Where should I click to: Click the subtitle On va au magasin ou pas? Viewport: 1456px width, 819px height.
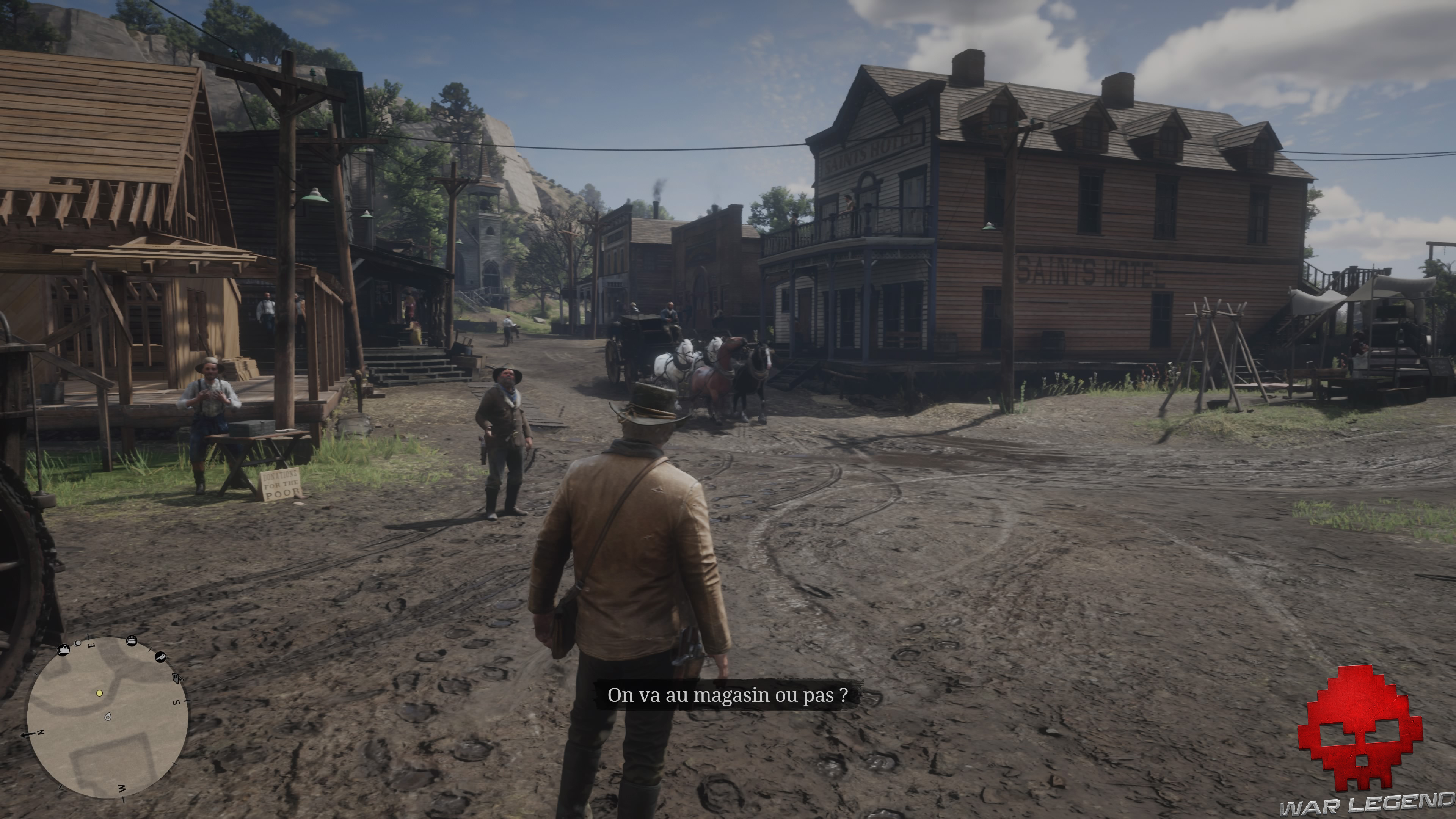(728, 696)
